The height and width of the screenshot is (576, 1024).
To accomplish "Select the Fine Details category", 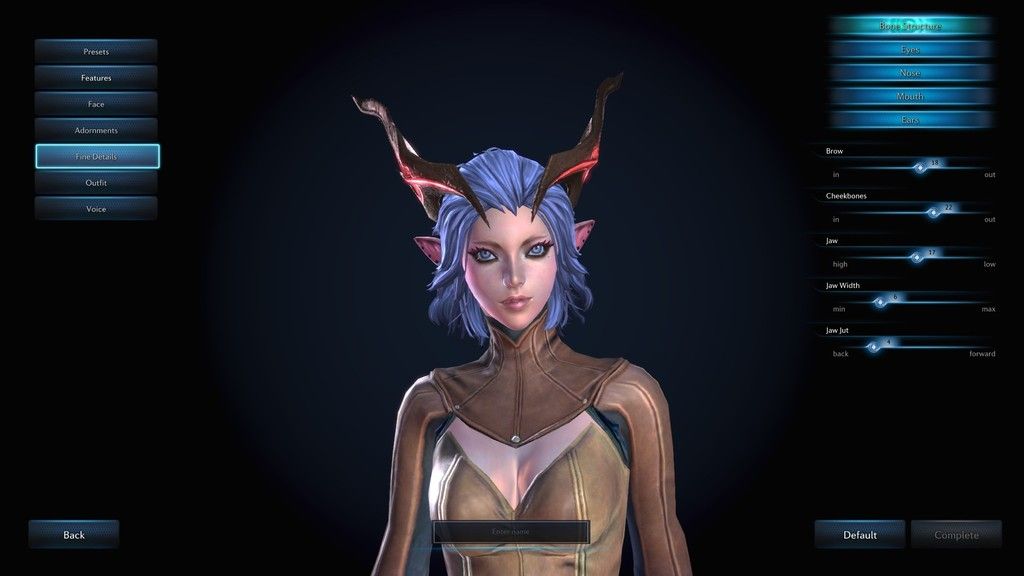I will click(x=97, y=157).
